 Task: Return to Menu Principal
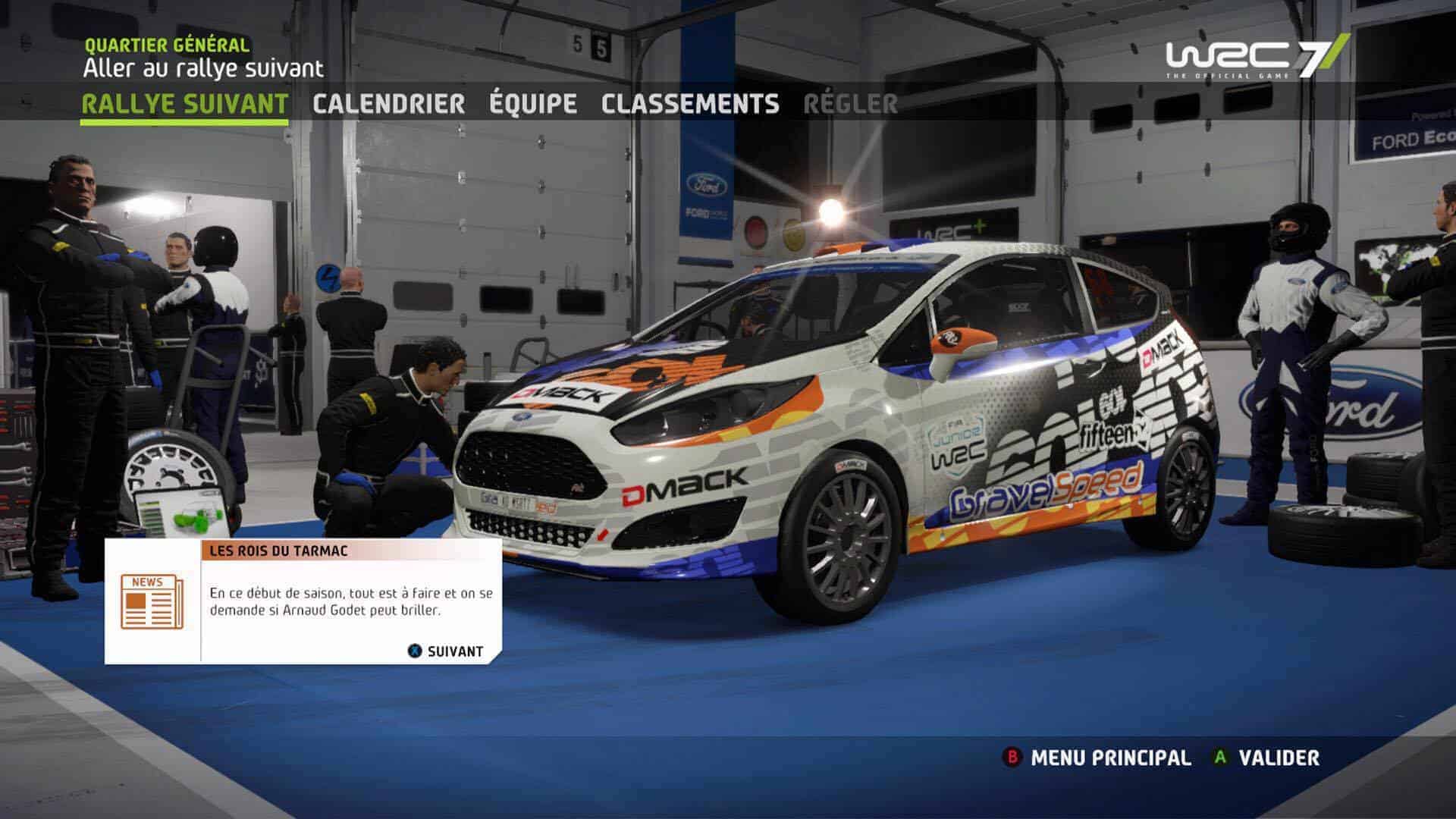1097,758
